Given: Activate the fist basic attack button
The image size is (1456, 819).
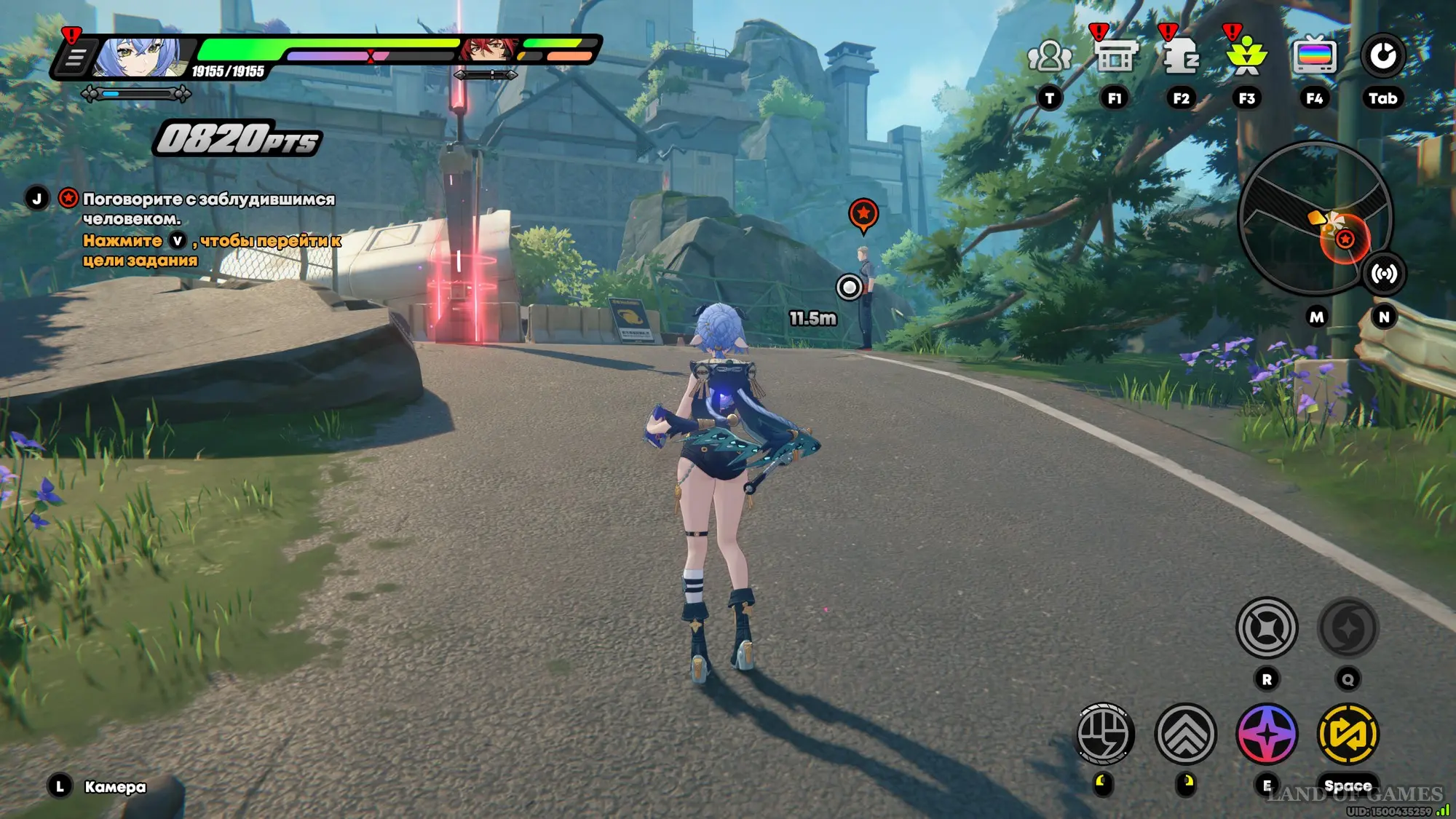Looking at the screenshot, I should click(x=1104, y=734).
